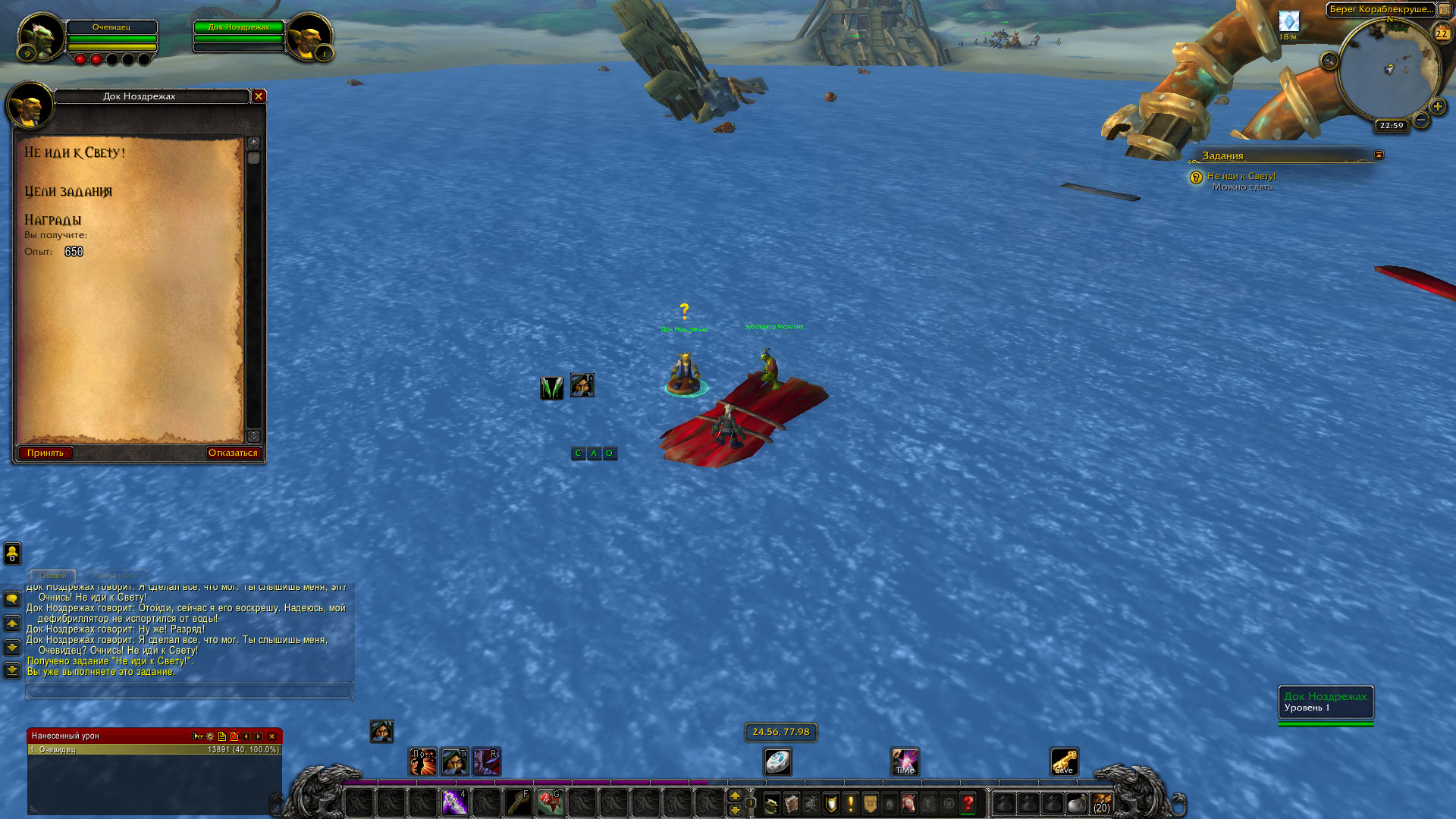Viewport: 1456px width, 819px height.
Task: Activate the TiMe ability icon
Action: [905, 761]
